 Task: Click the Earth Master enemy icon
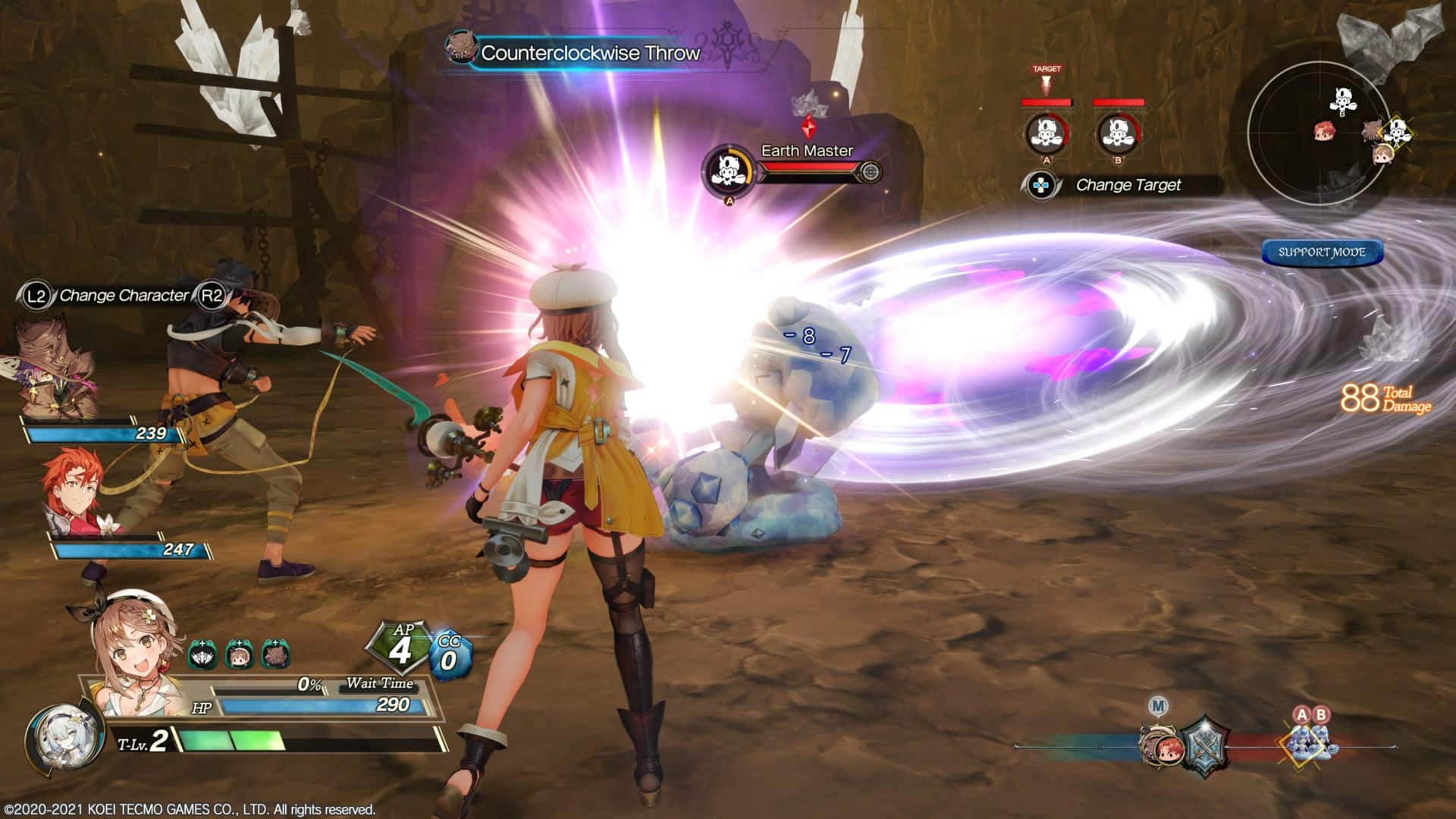tap(727, 171)
